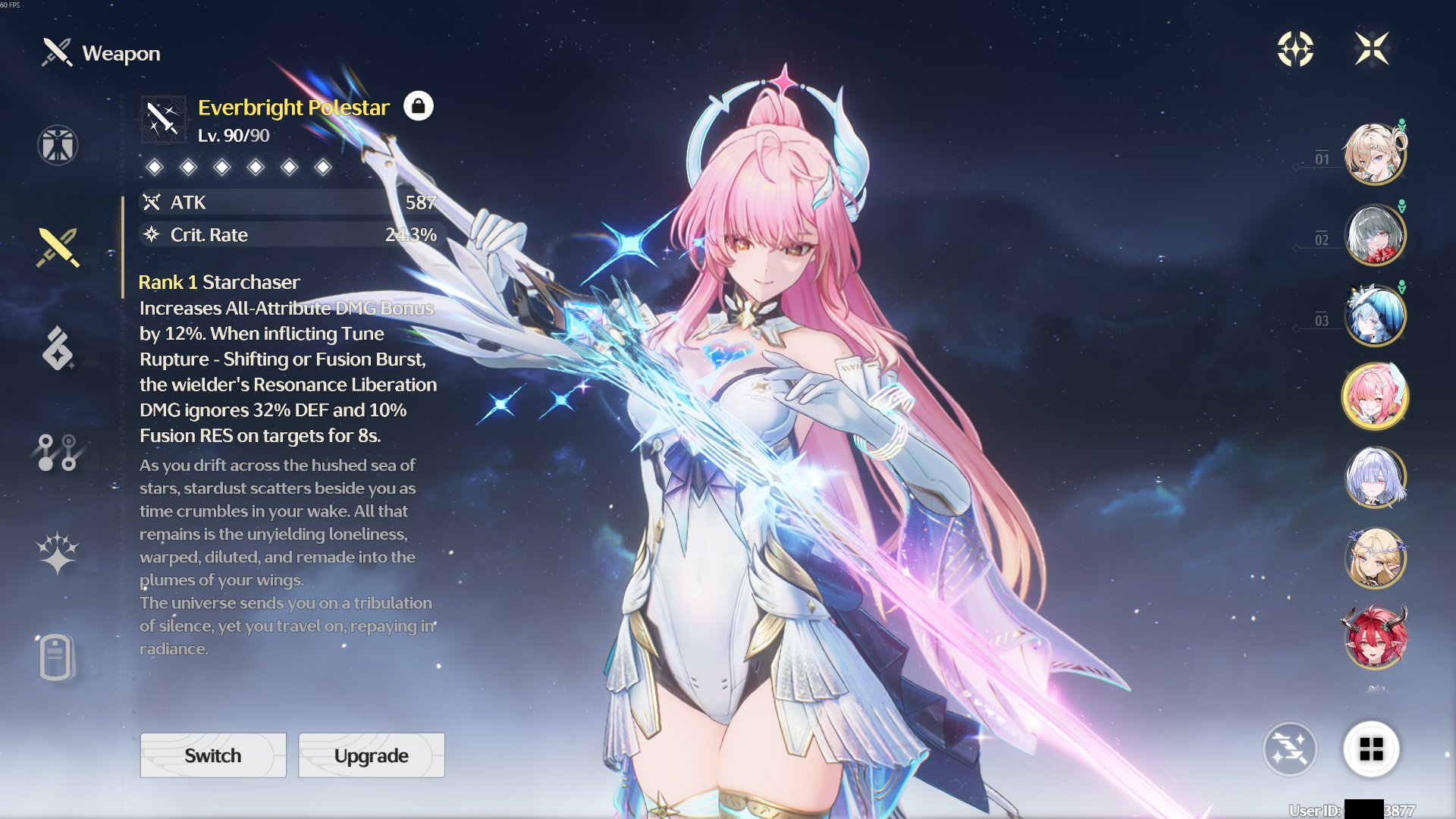
Task: Open the skill branch nodes tab
Action: tap(58, 453)
